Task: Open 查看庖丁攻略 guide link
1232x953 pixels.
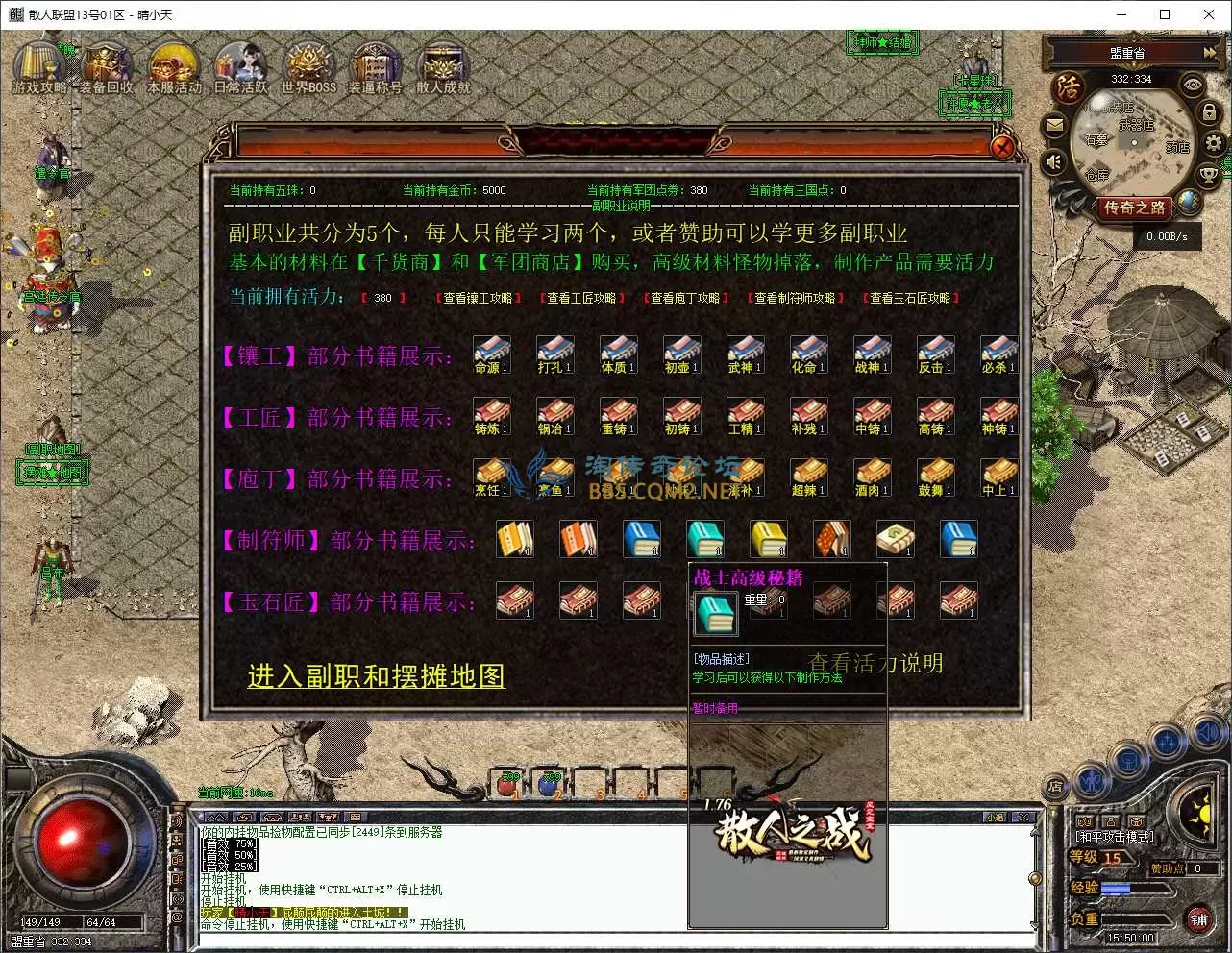Action: coord(685,298)
